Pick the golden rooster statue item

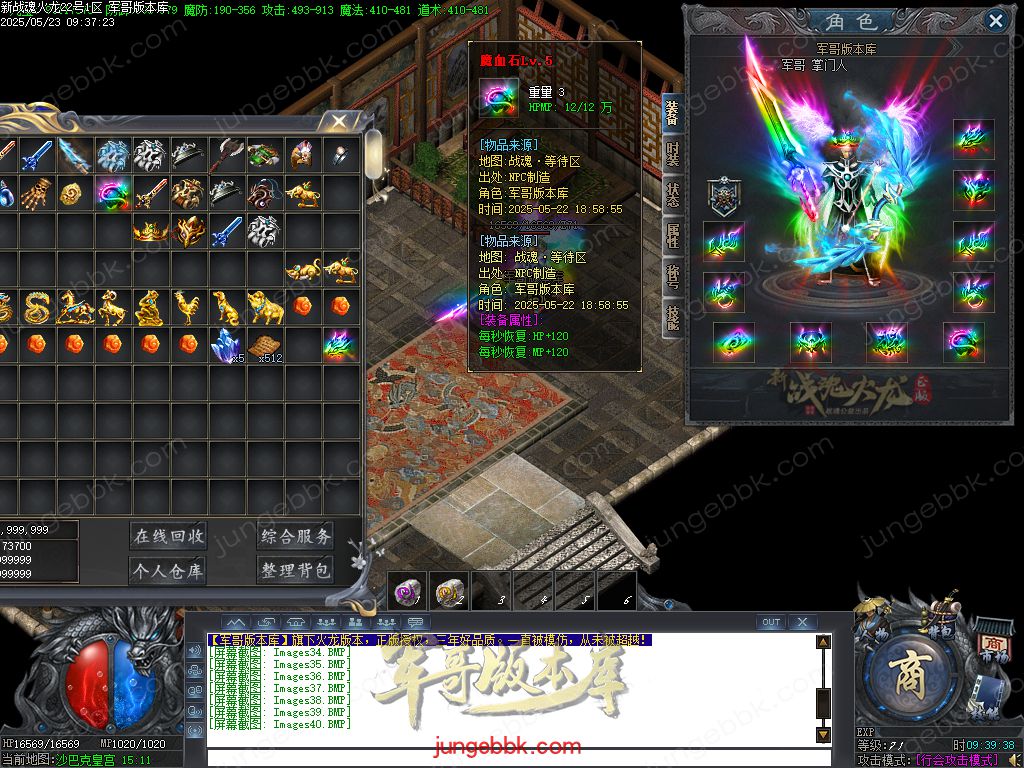click(x=187, y=307)
